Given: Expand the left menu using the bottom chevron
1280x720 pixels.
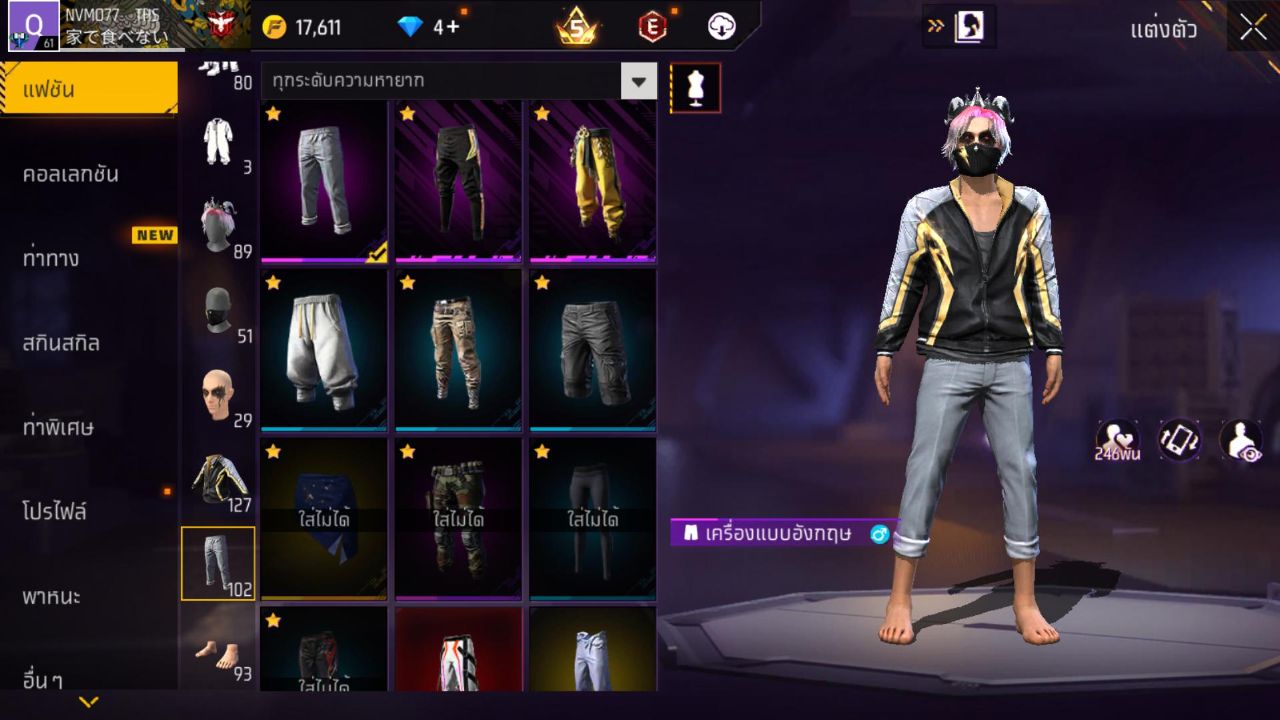Looking at the screenshot, I should pyautogui.click(x=90, y=704).
